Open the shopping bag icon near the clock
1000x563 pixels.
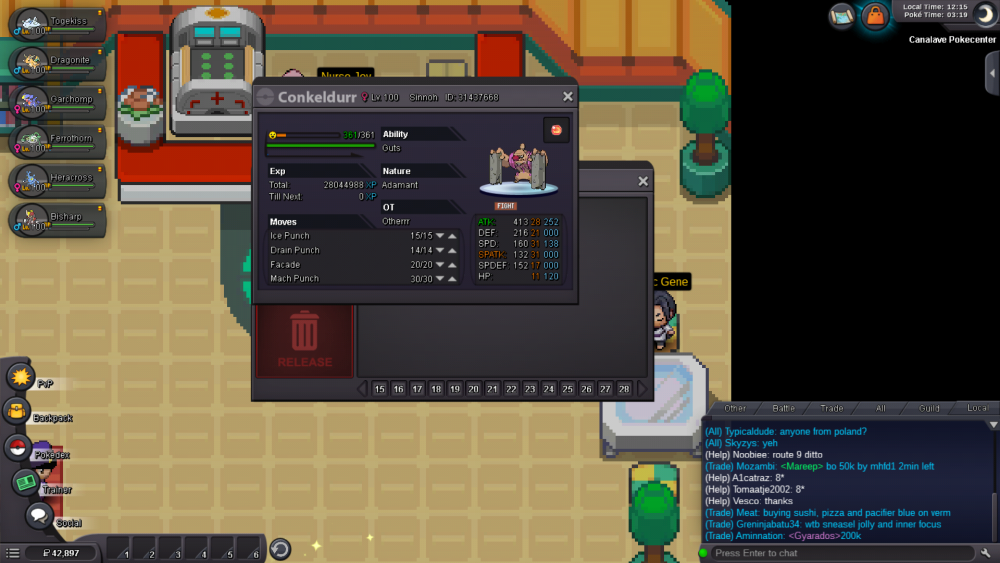[875, 16]
